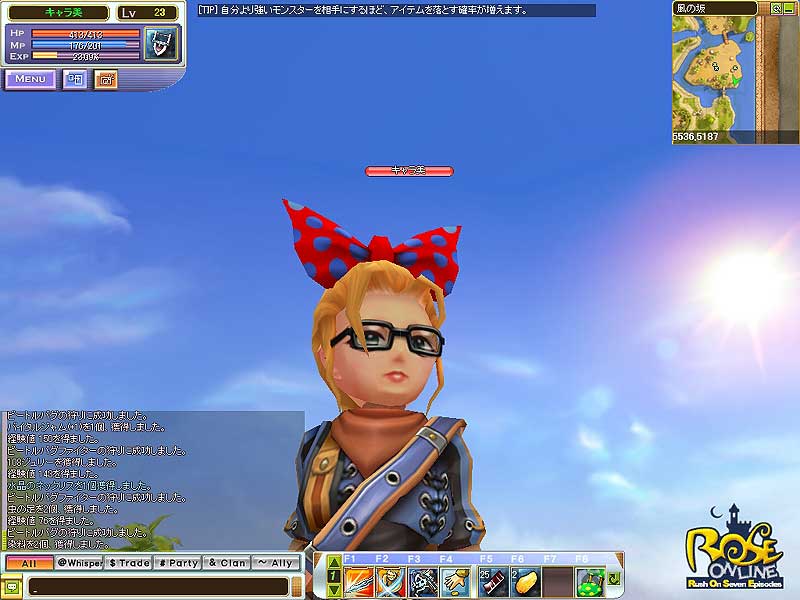Open the Whisper chat tab

point(78,563)
